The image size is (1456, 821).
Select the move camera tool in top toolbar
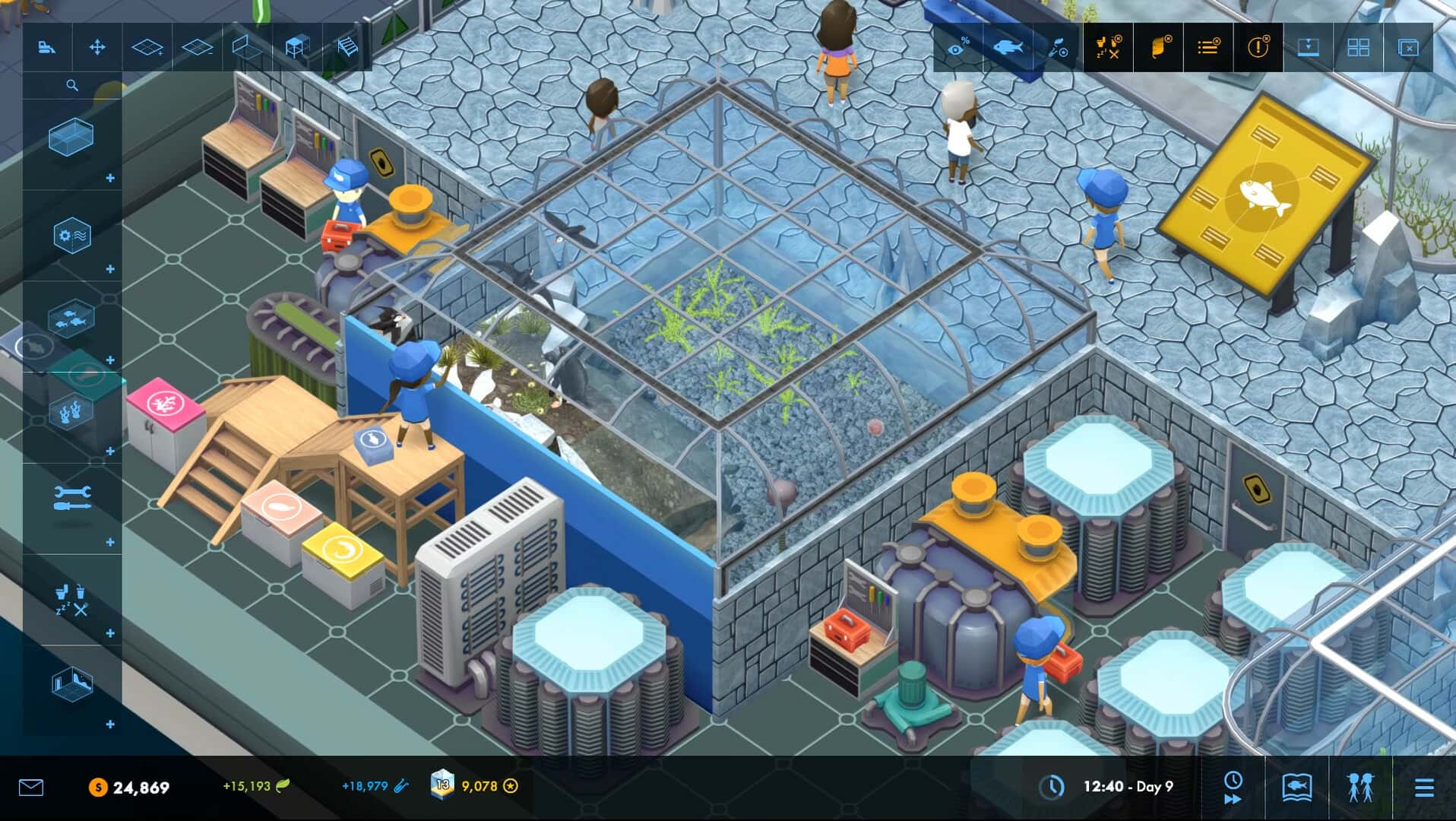tap(98, 47)
